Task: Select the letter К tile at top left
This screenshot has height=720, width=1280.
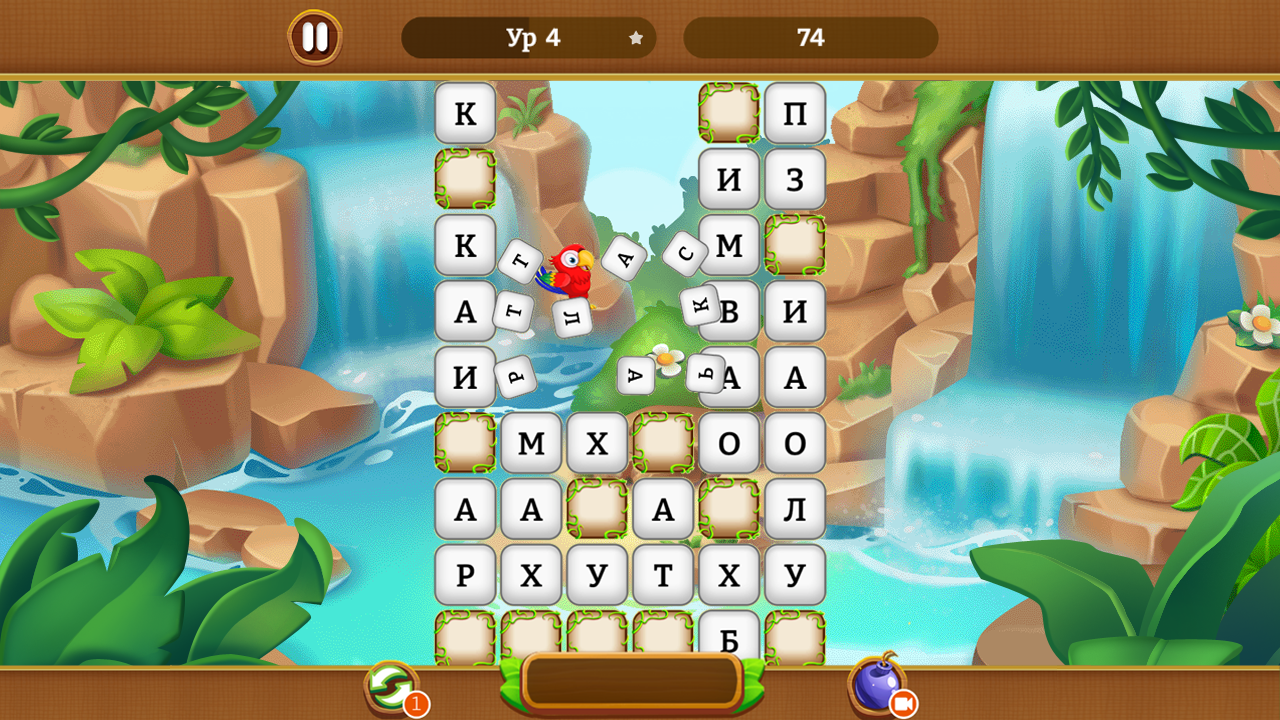Action: (x=464, y=113)
